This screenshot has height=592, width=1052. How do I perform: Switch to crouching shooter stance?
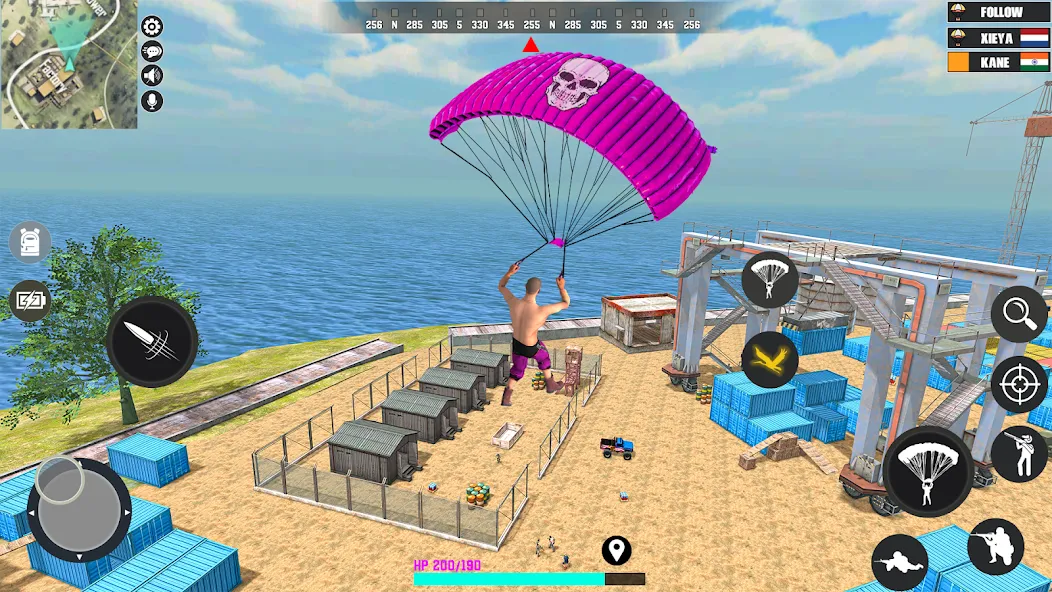click(996, 546)
